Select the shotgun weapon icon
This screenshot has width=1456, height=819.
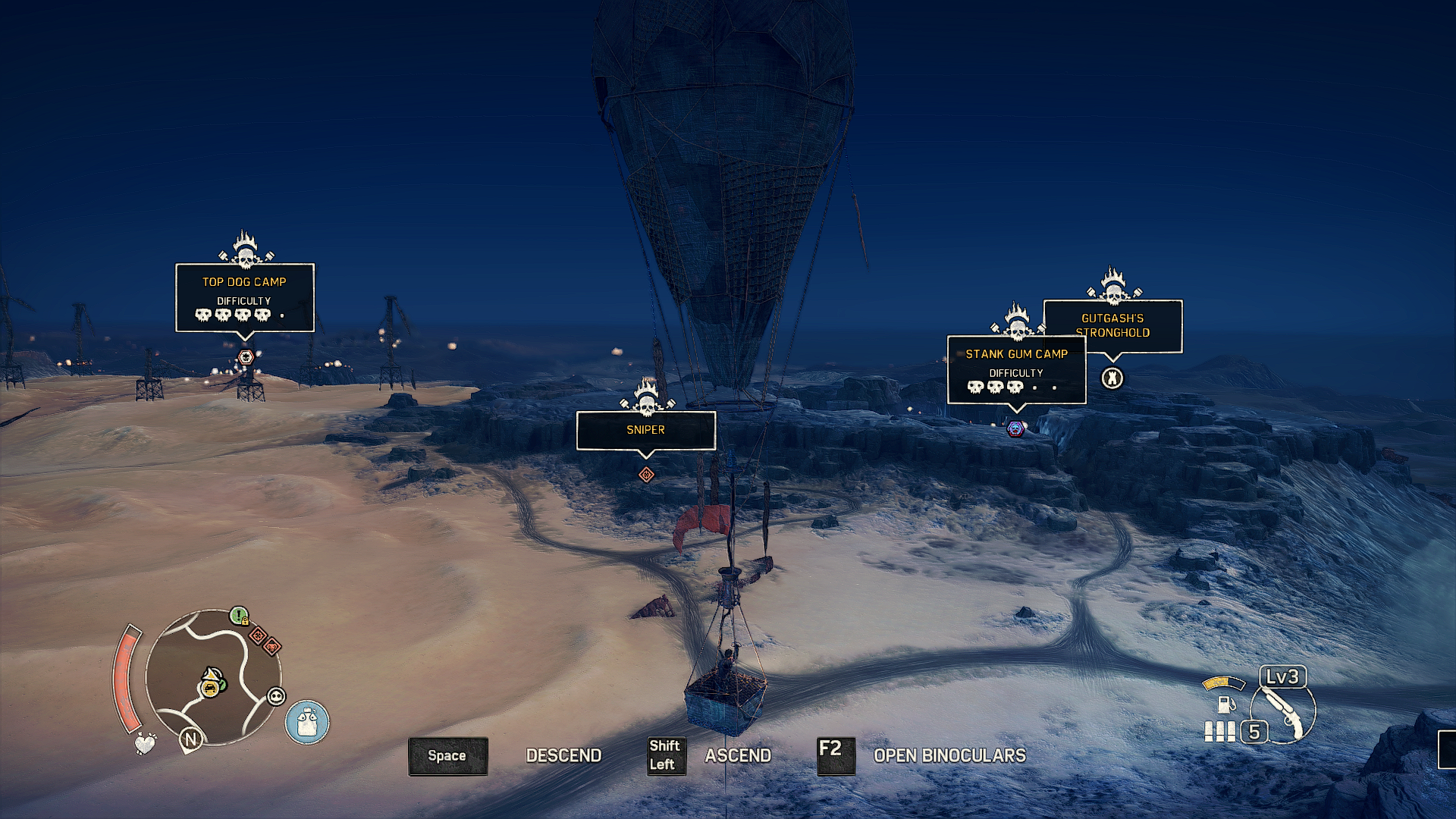pos(1284,713)
